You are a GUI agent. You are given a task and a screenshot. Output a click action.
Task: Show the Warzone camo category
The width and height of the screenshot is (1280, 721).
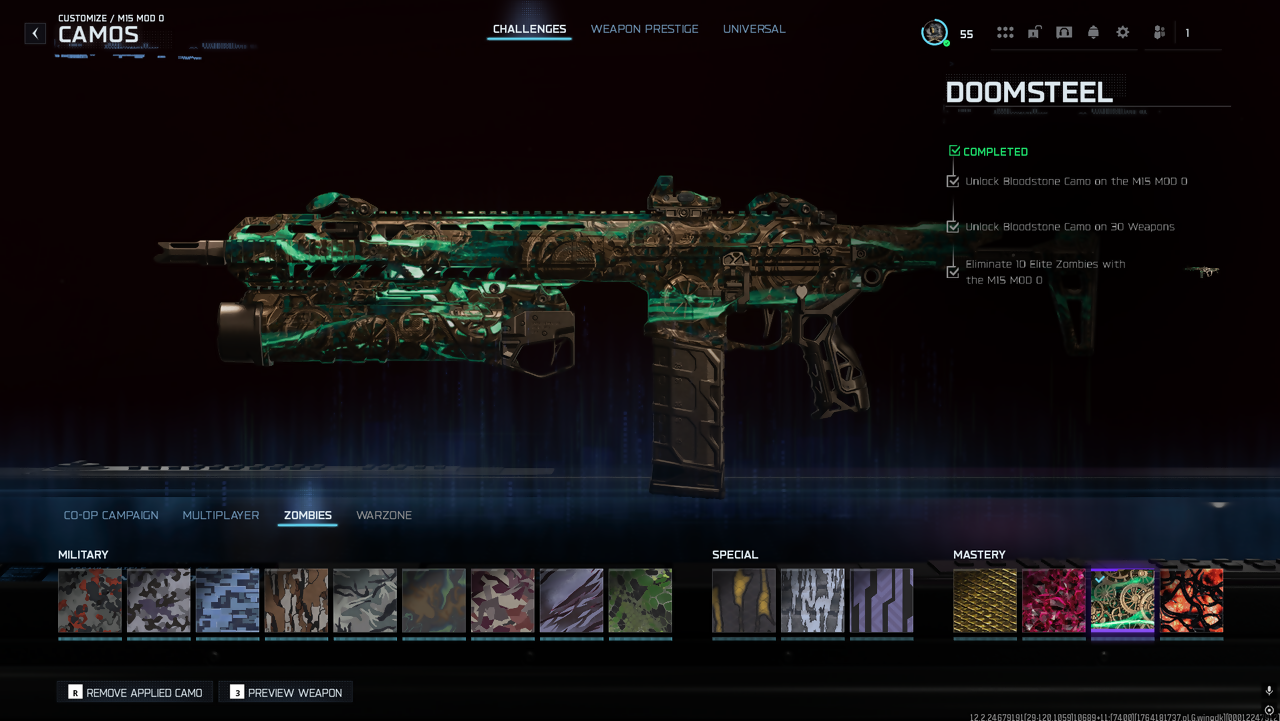click(x=384, y=515)
